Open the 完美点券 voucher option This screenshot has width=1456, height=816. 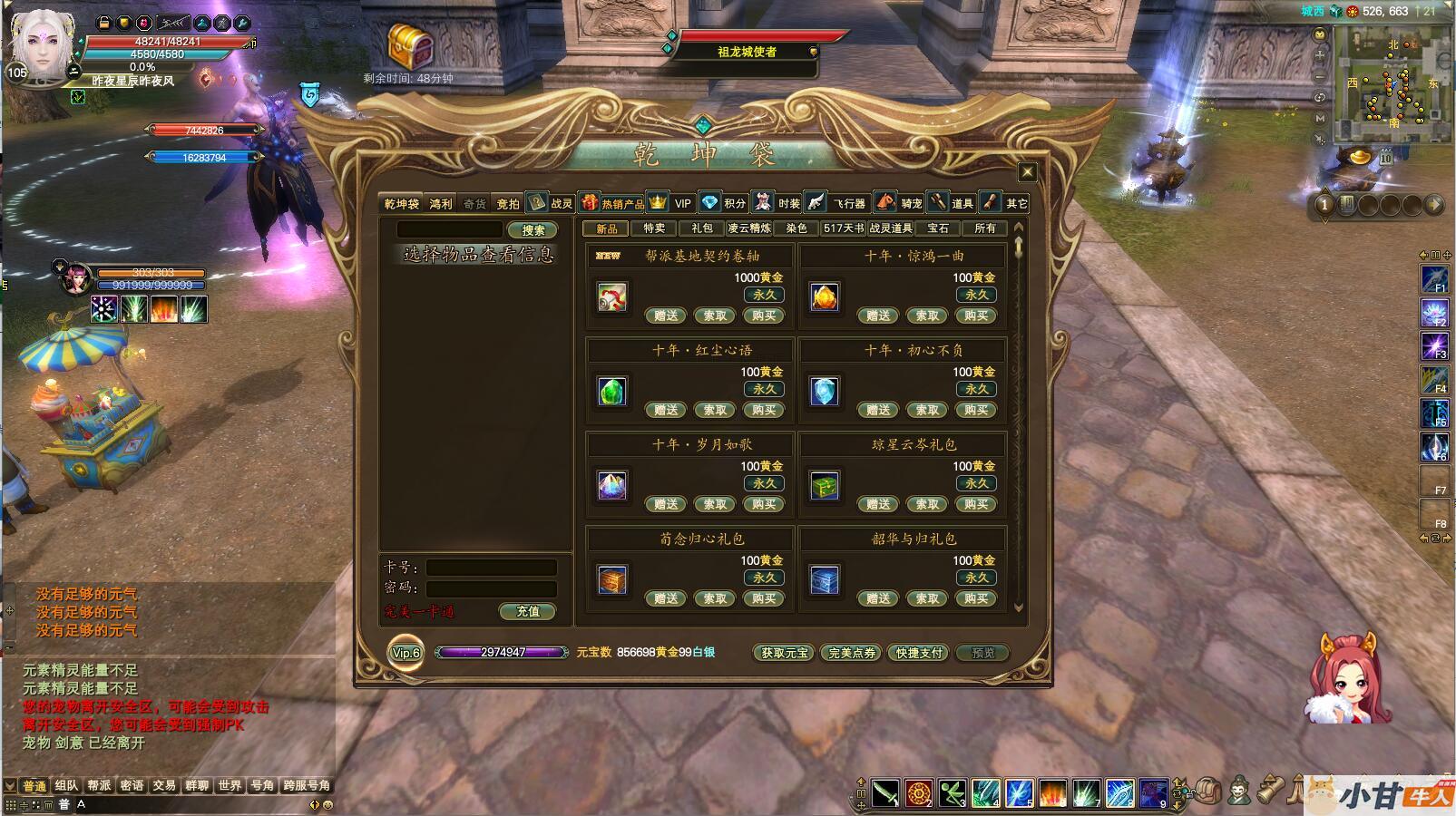click(852, 653)
